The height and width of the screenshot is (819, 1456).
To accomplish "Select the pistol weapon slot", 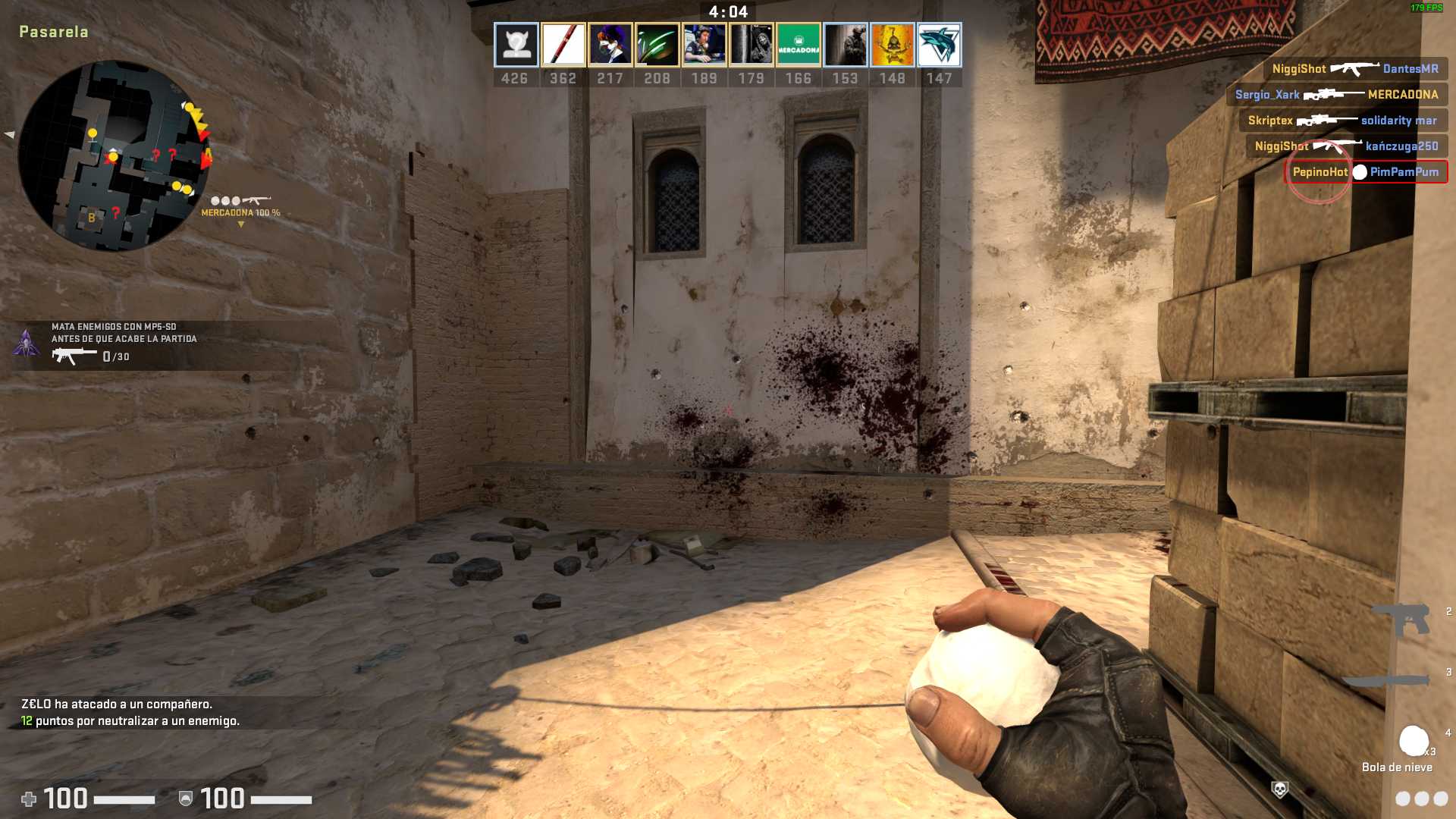I will [1401, 618].
